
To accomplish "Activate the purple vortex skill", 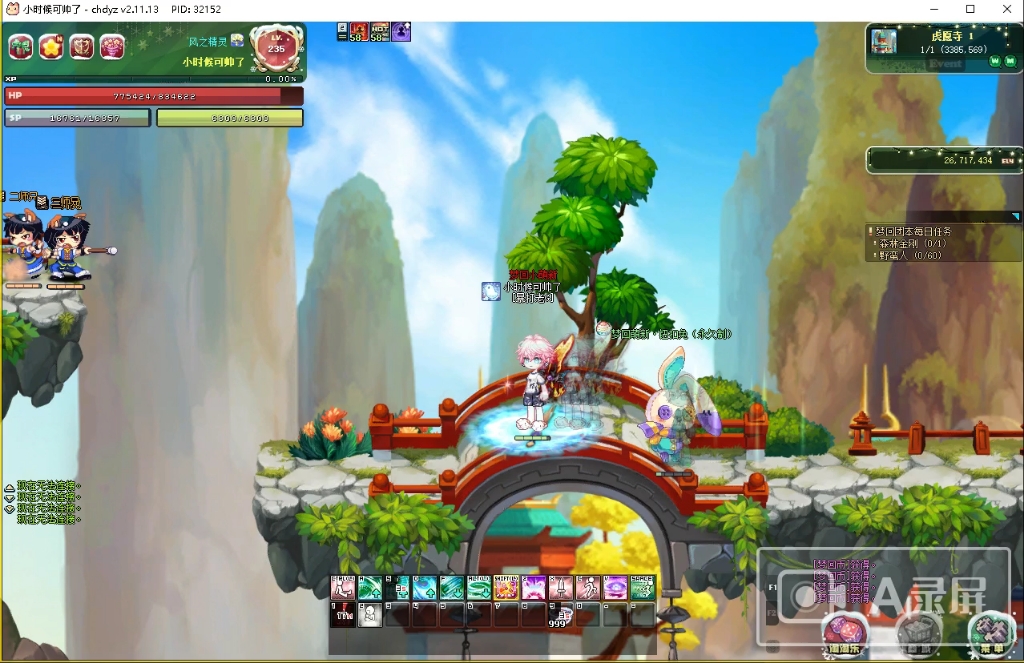I will (x=615, y=588).
